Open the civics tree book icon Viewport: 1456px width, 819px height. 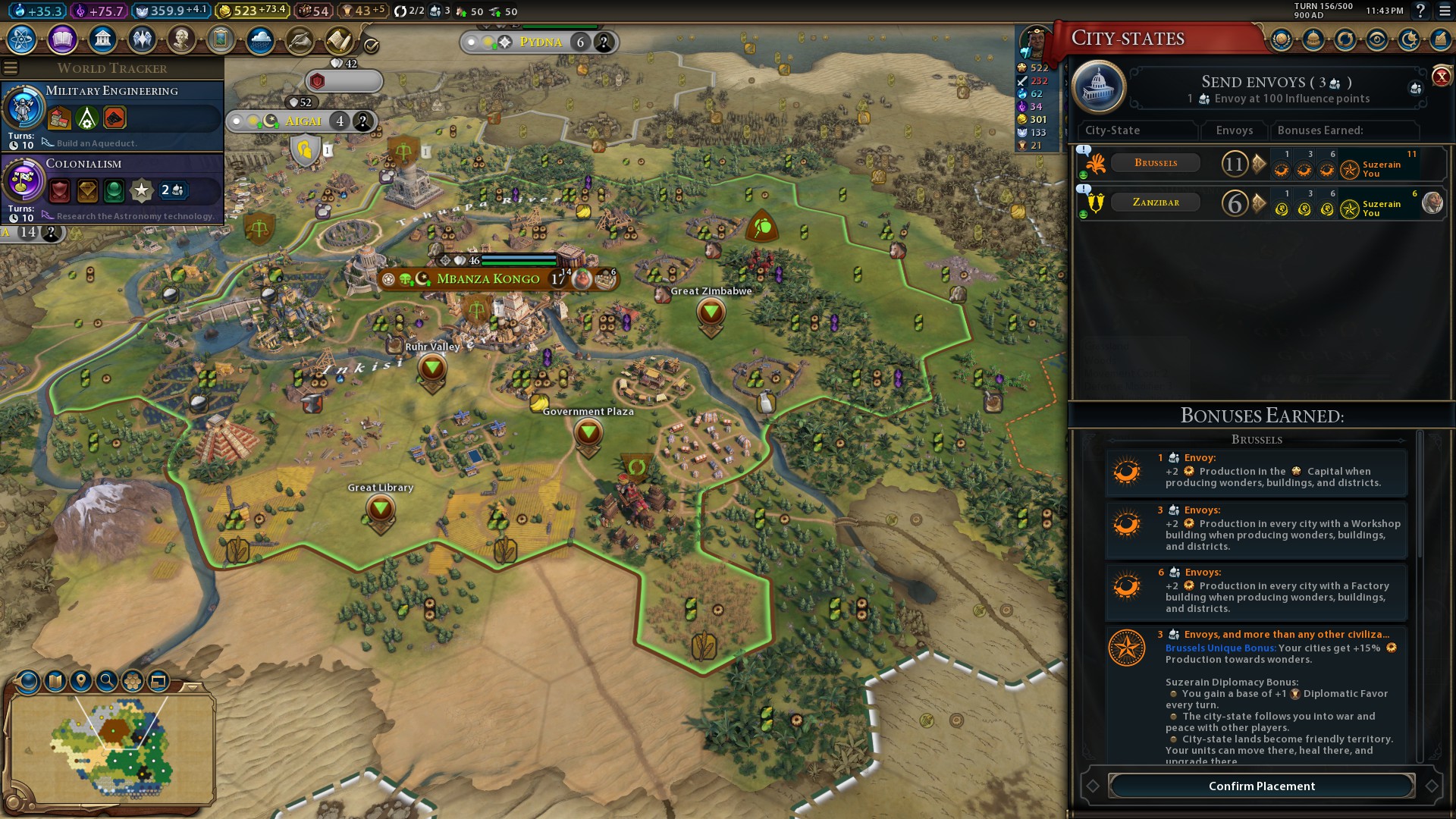click(62, 39)
